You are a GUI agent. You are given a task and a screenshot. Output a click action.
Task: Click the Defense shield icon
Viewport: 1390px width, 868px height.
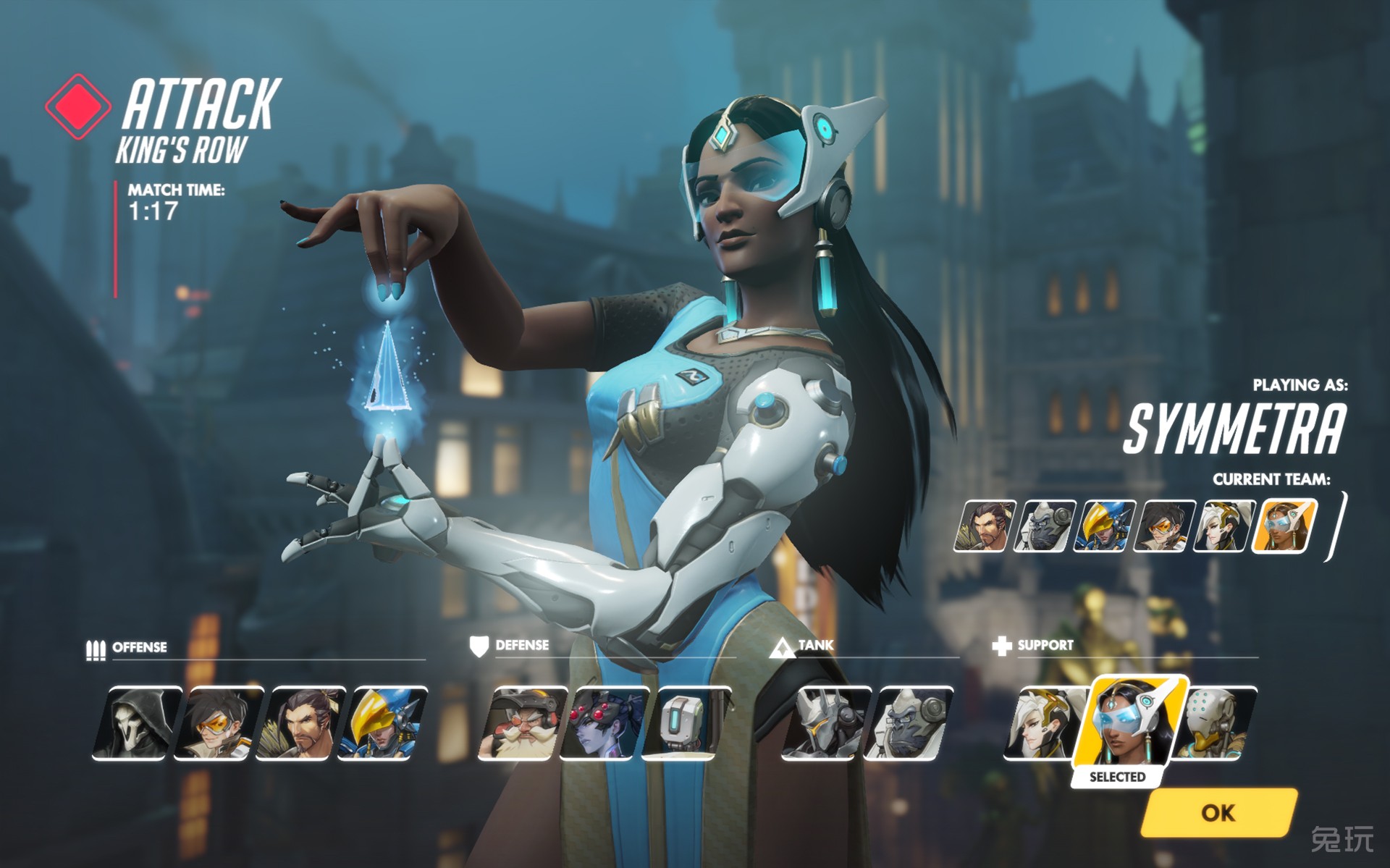[480, 647]
